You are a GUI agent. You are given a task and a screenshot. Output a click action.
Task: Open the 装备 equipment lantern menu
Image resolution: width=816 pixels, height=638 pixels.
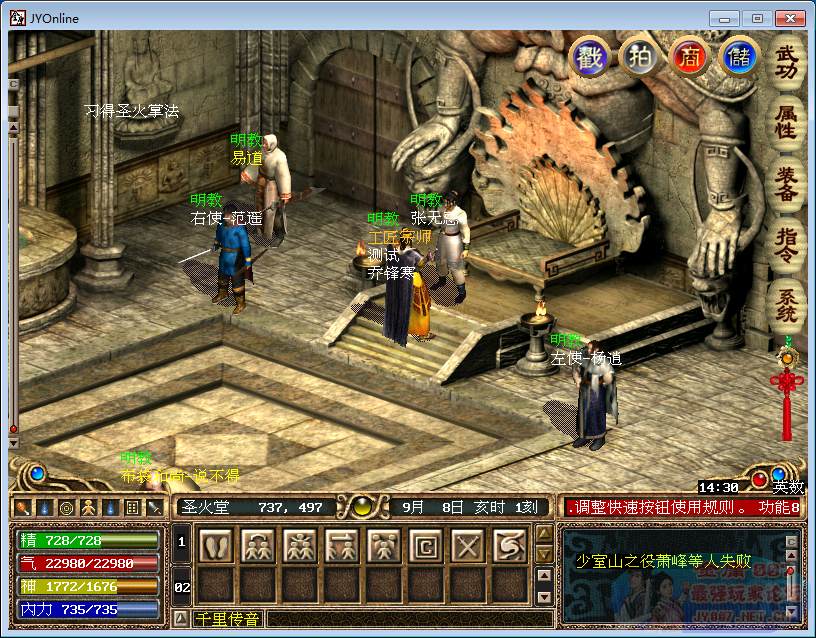click(788, 183)
